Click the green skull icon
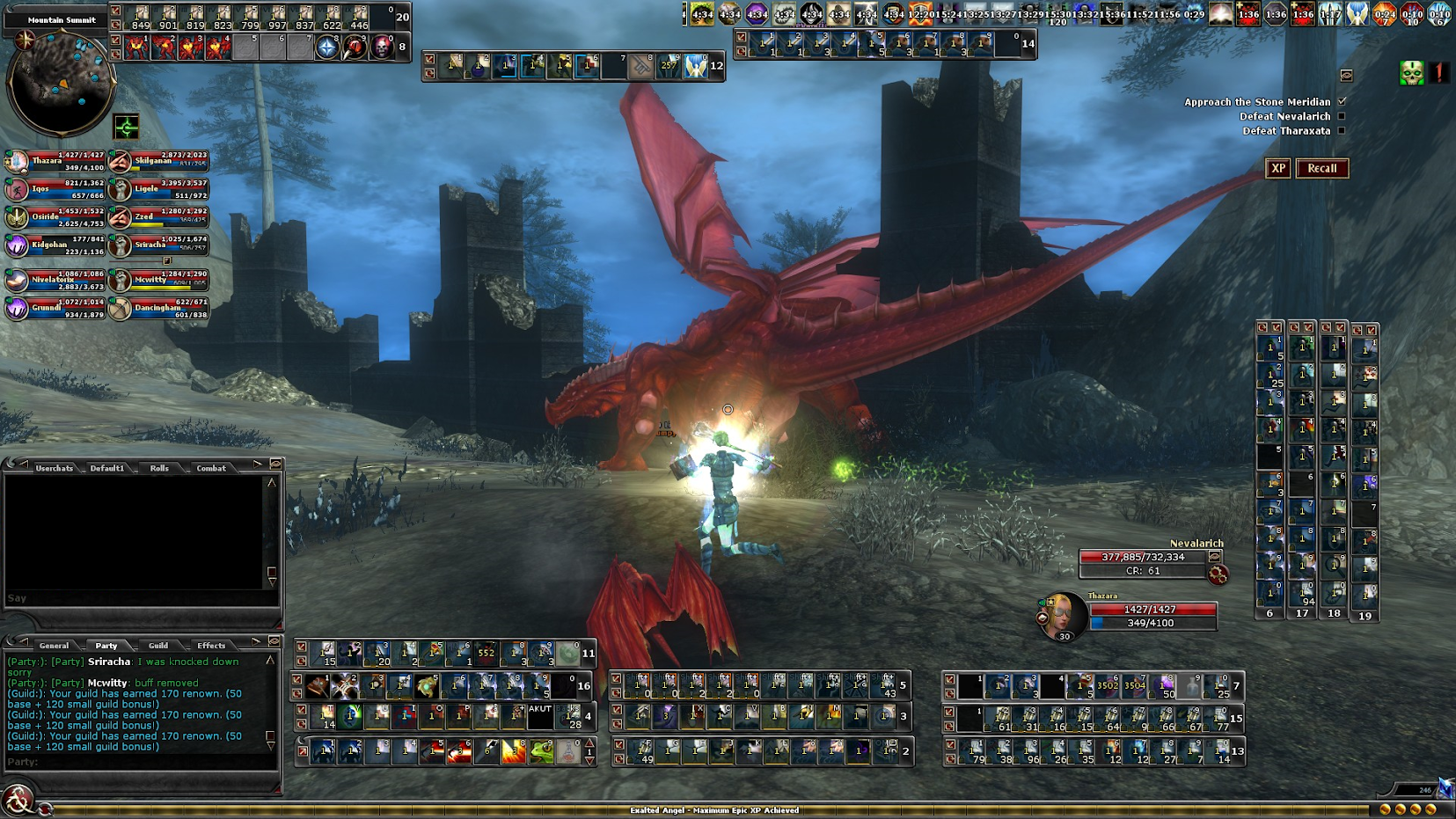Viewport: 1456px width, 819px height. 1411,73
